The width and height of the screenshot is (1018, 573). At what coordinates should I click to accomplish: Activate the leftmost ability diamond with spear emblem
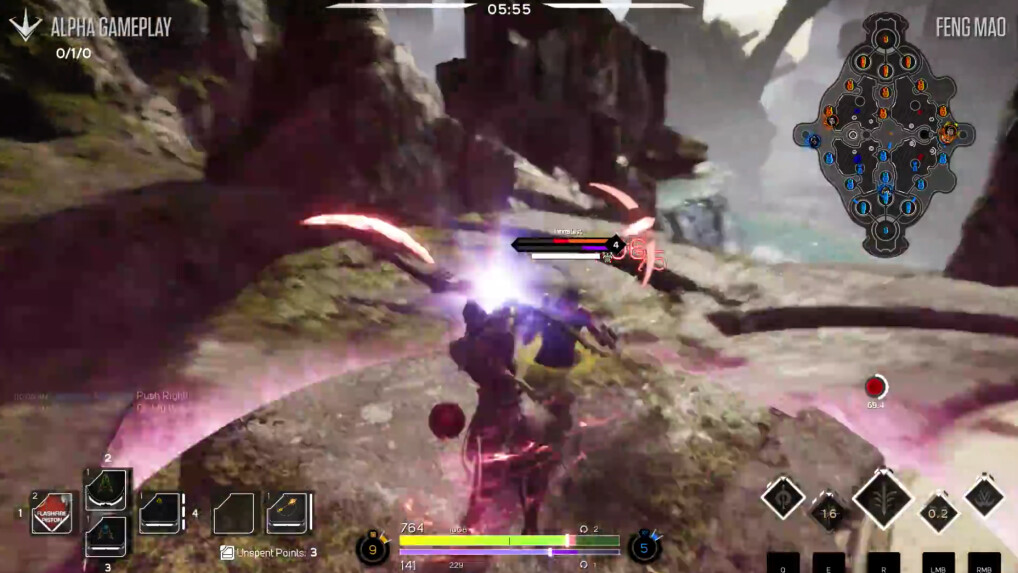pos(782,497)
